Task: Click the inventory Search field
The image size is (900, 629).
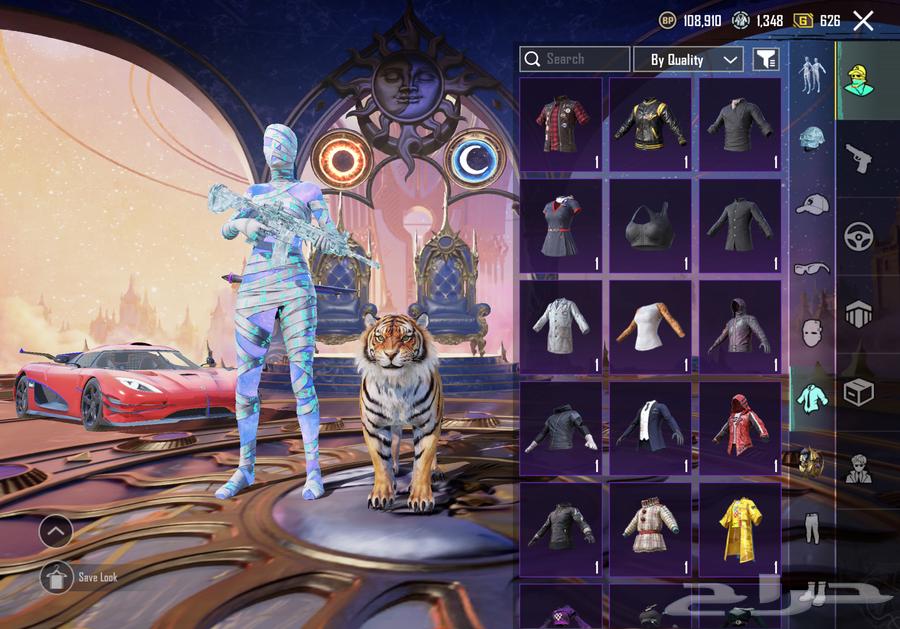Action: click(x=575, y=59)
